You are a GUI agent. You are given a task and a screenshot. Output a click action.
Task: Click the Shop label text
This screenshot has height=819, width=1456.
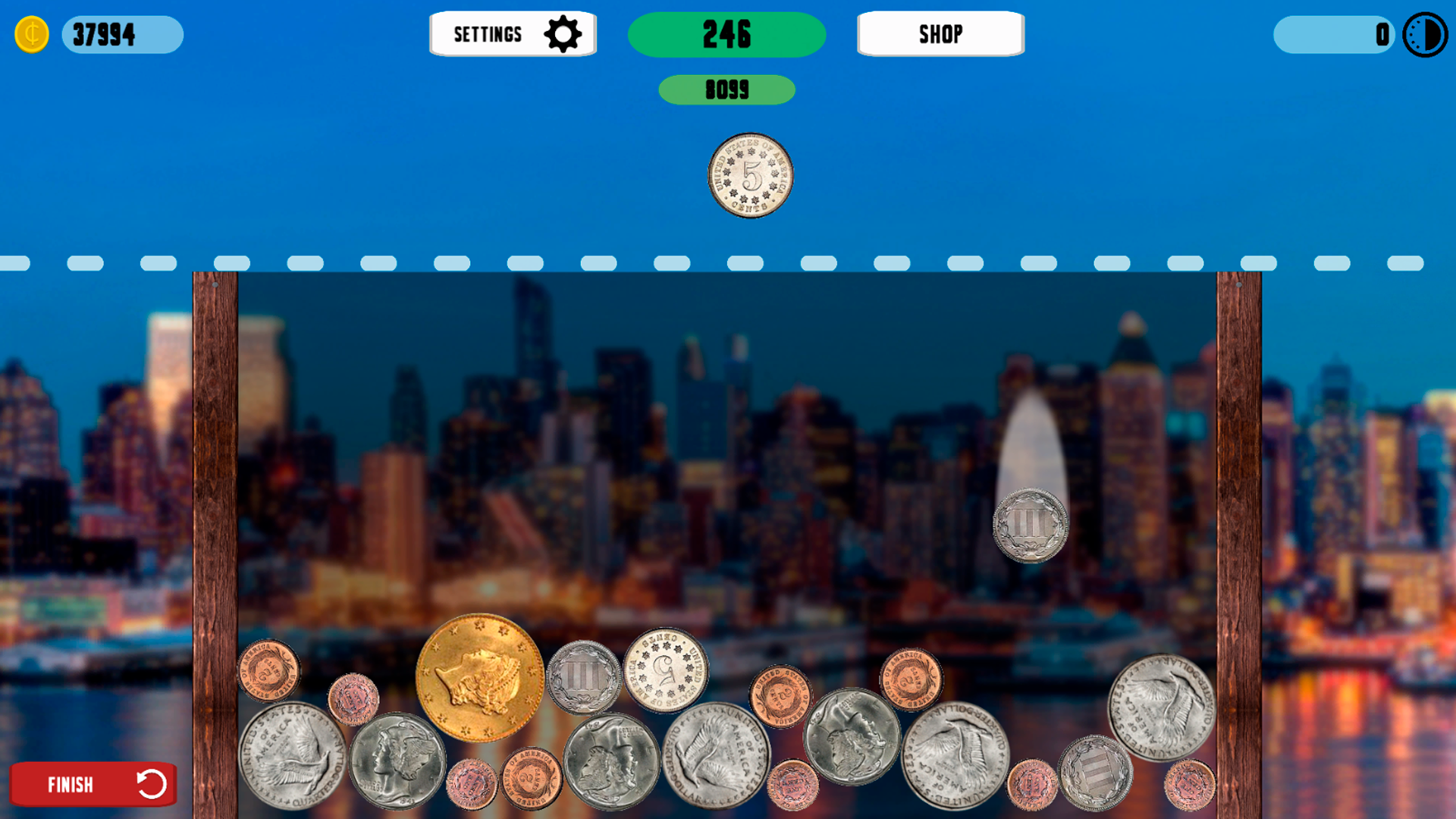point(940,33)
